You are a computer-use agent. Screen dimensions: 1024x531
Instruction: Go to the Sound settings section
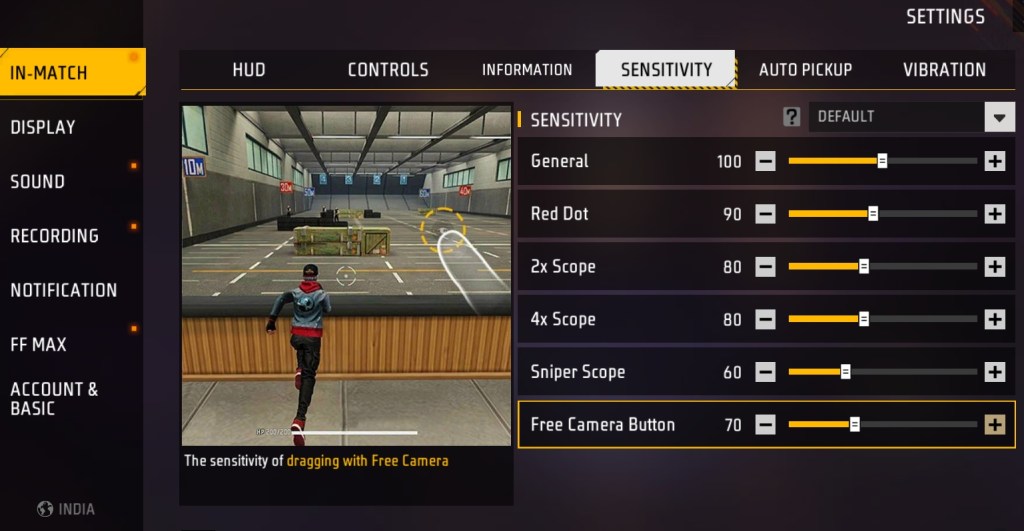[37, 181]
